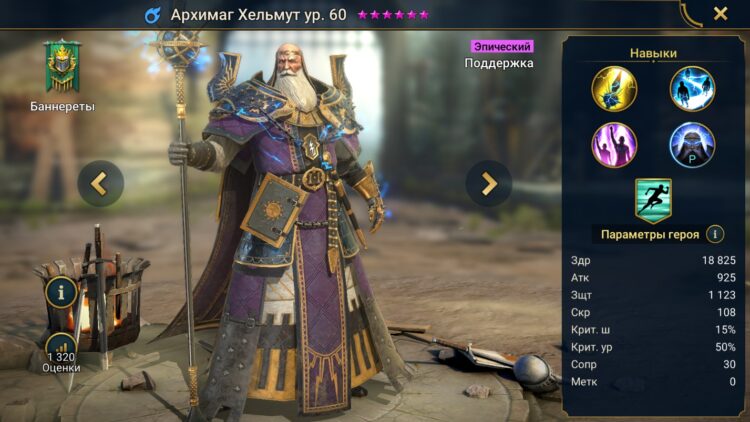Select the passive skill marked P
The width and height of the screenshot is (750, 422).
(692, 144)
